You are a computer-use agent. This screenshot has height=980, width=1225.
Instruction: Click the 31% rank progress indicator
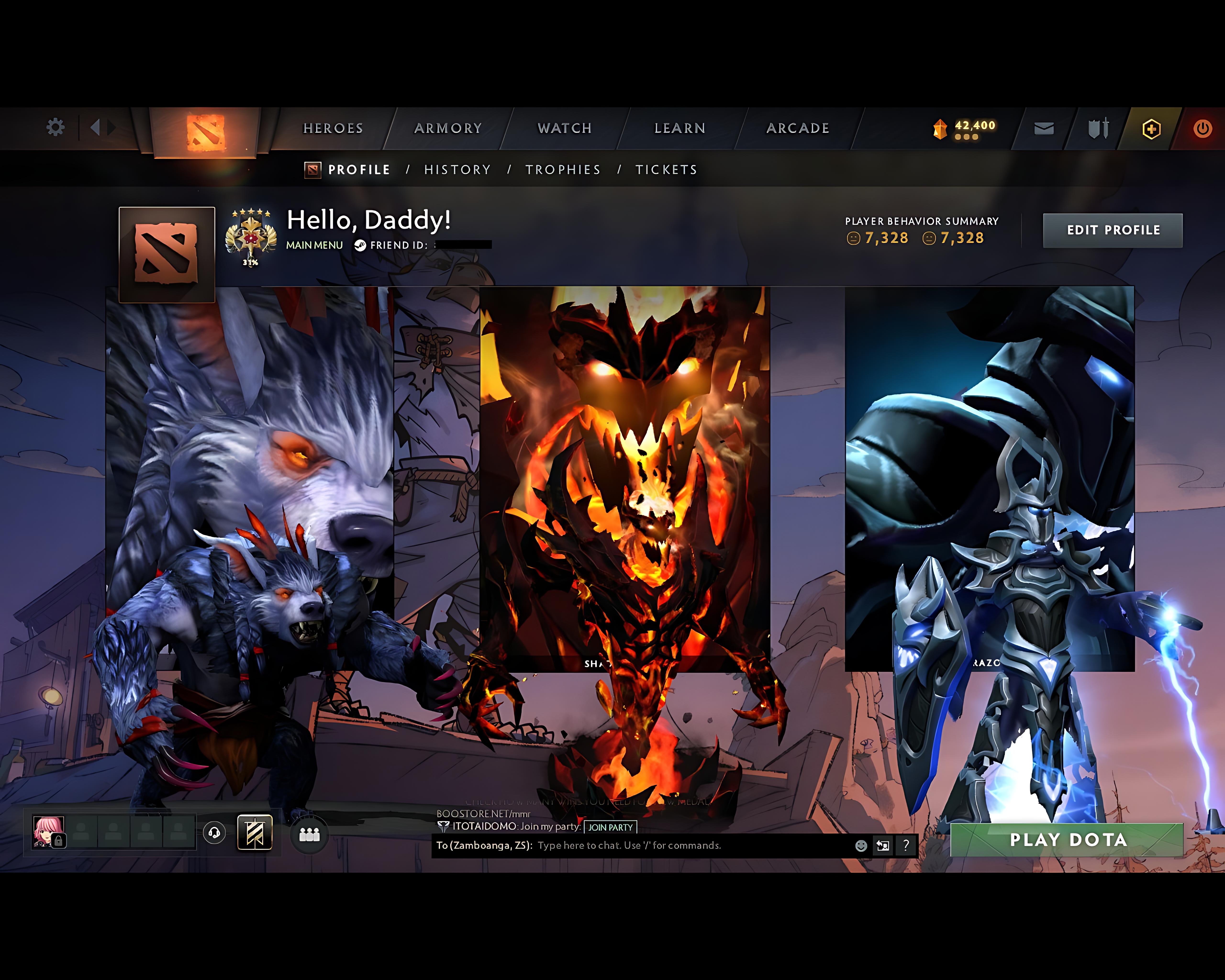(250, 262)
